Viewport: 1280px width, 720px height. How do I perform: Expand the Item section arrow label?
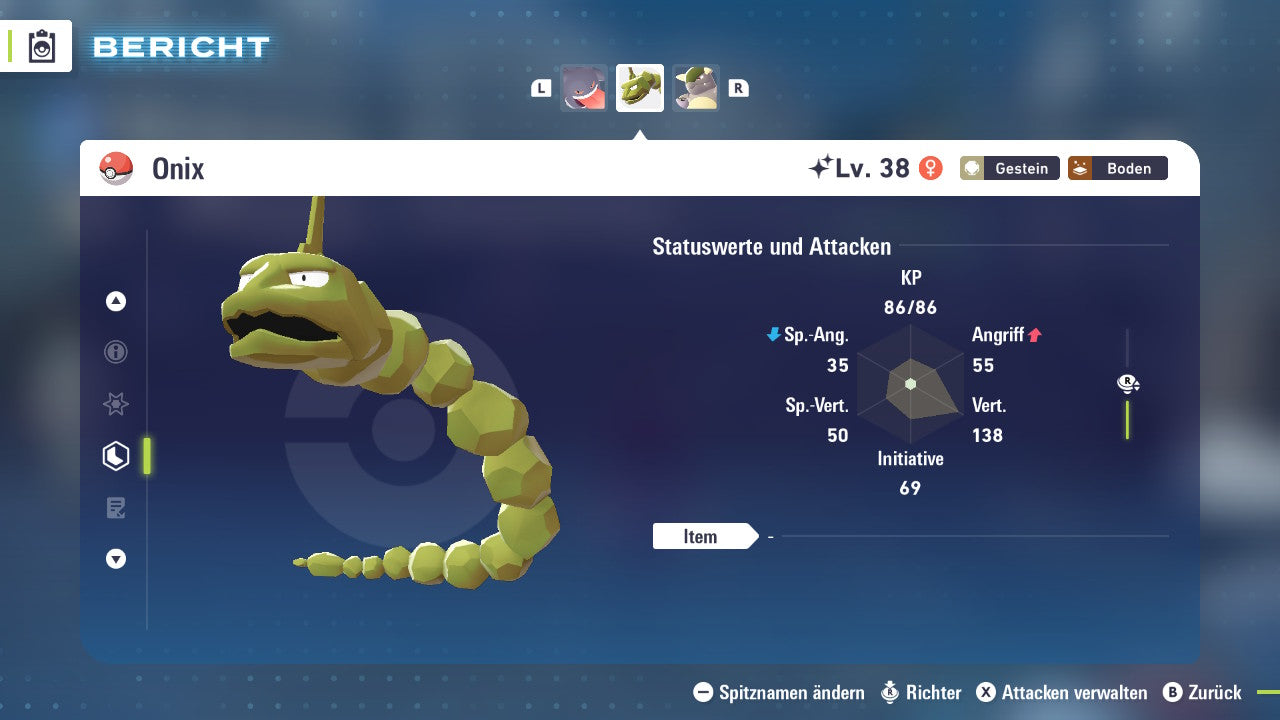pos(703,536)
